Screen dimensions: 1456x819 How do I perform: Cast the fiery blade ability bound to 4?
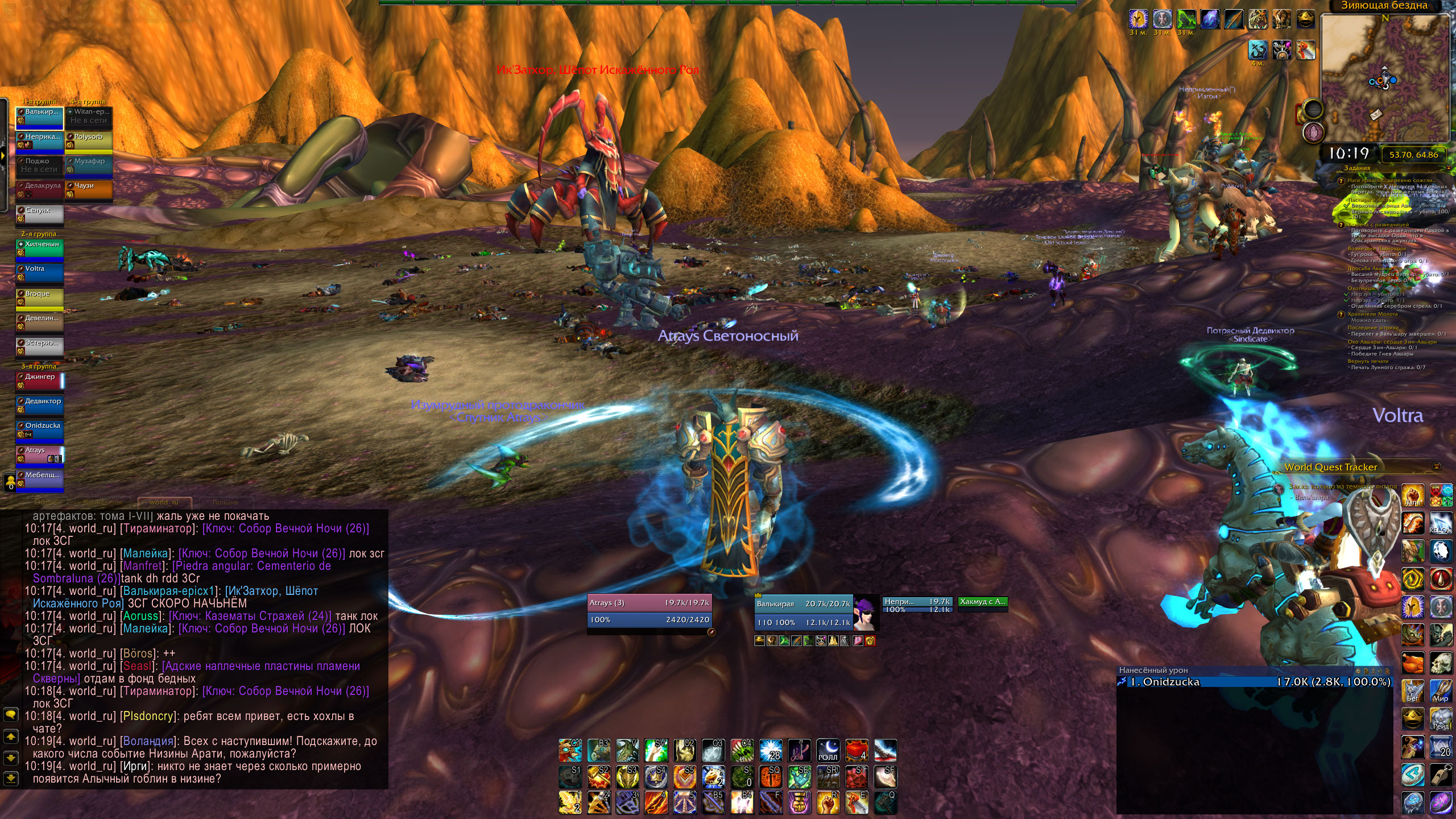(655, 803)
